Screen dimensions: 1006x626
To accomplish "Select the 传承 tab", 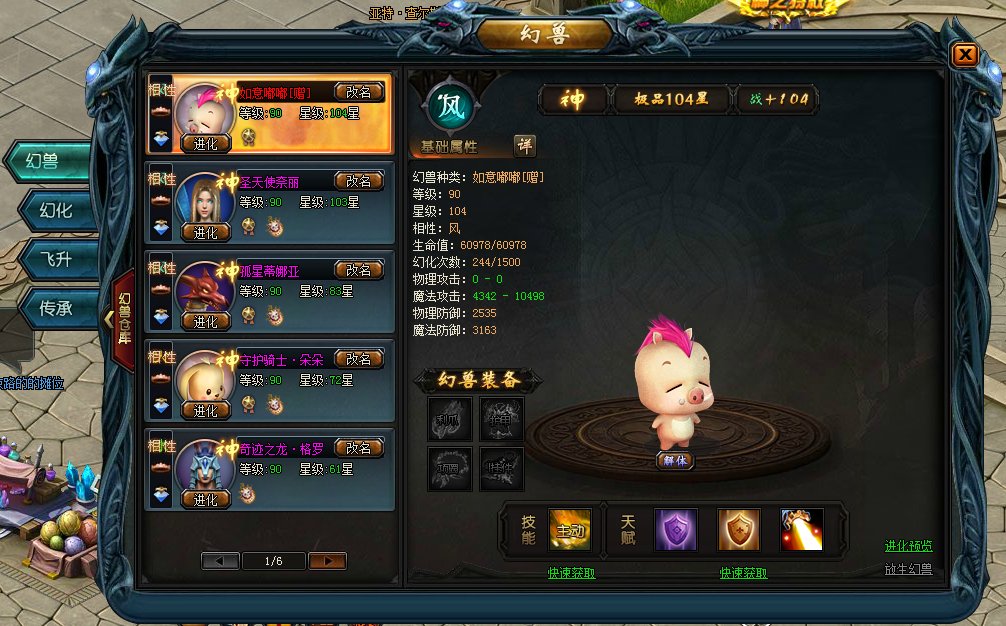I will [x=56, y=308].
